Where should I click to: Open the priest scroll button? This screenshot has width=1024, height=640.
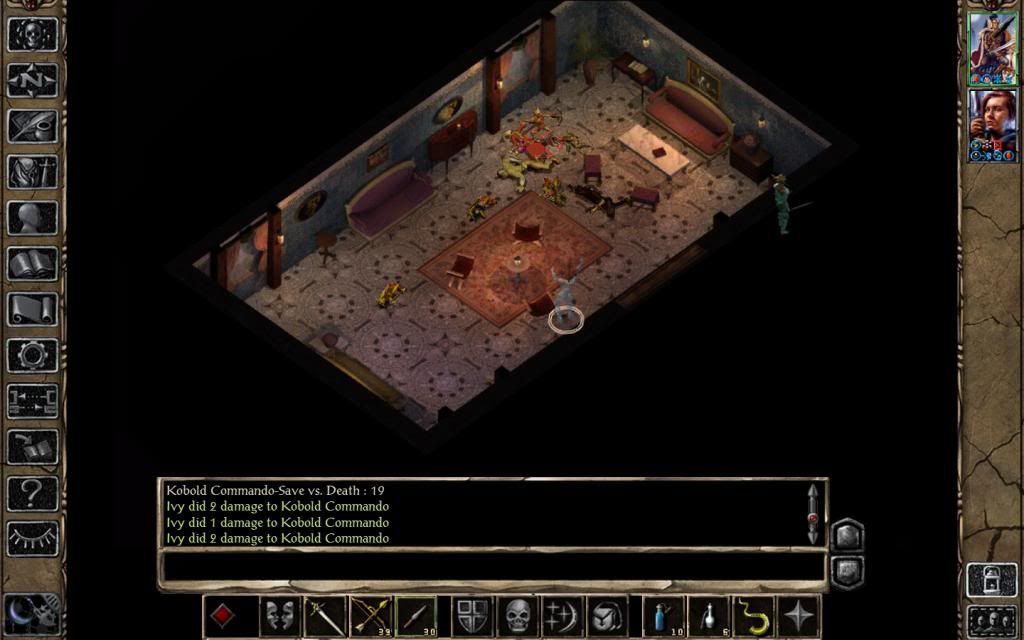tap(33, 309)
